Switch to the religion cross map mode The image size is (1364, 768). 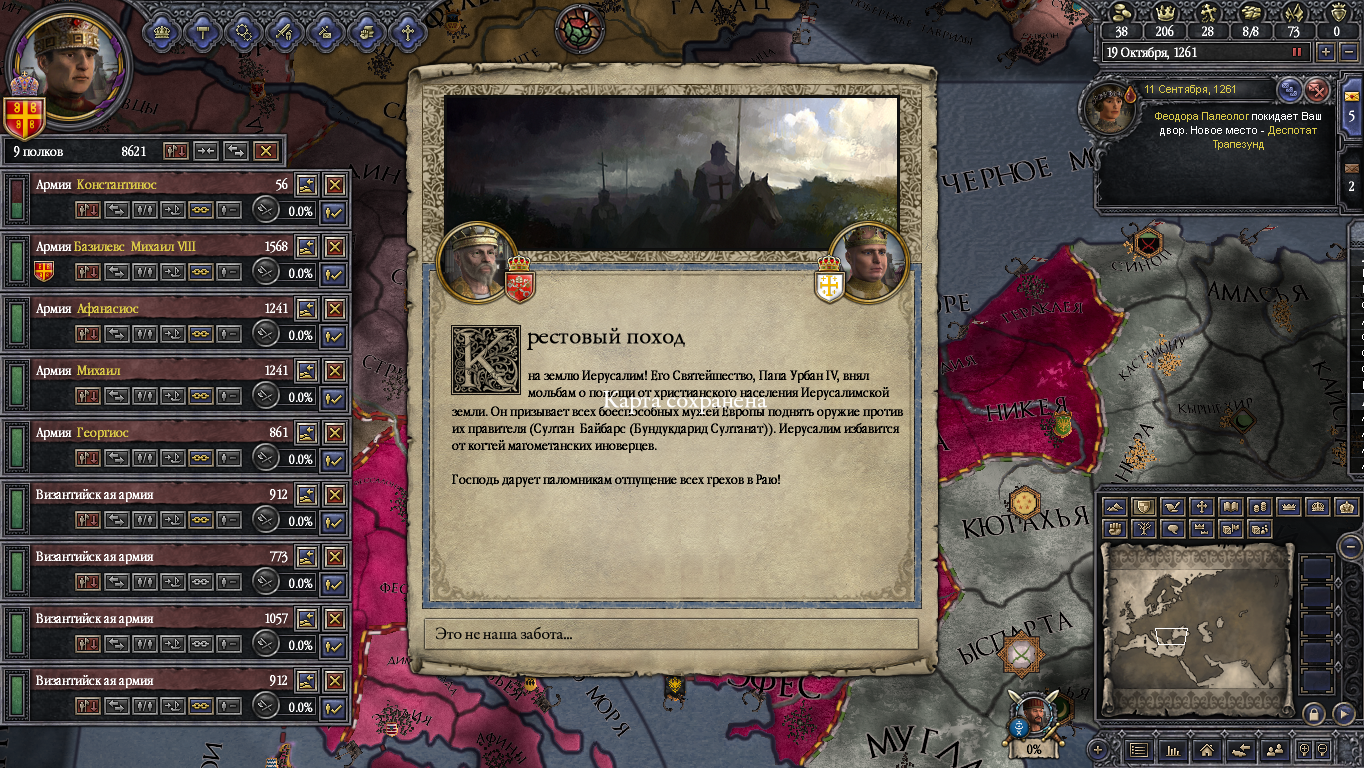coord(1202,507)
